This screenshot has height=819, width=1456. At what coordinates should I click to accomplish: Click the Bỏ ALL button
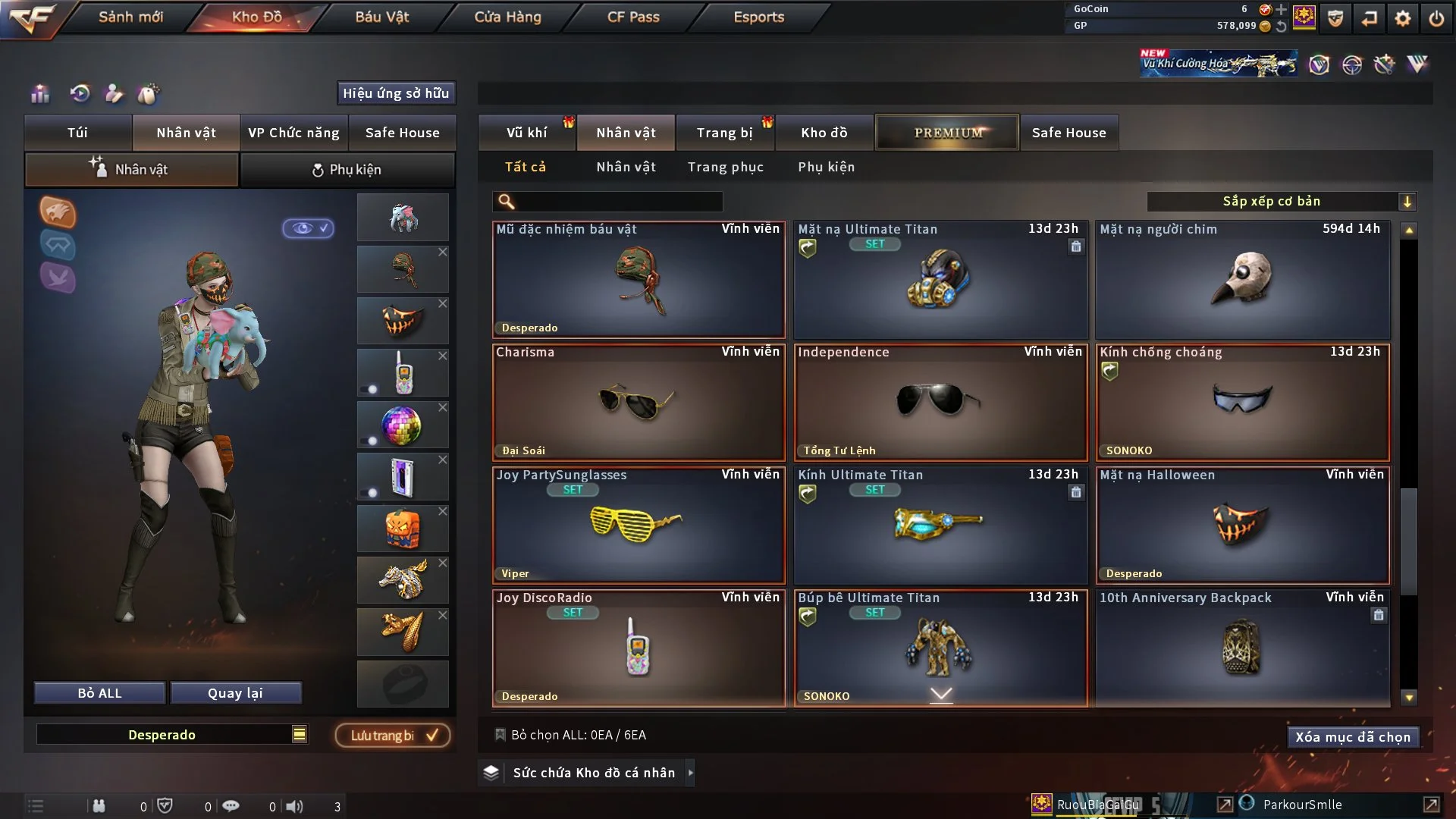99,693
